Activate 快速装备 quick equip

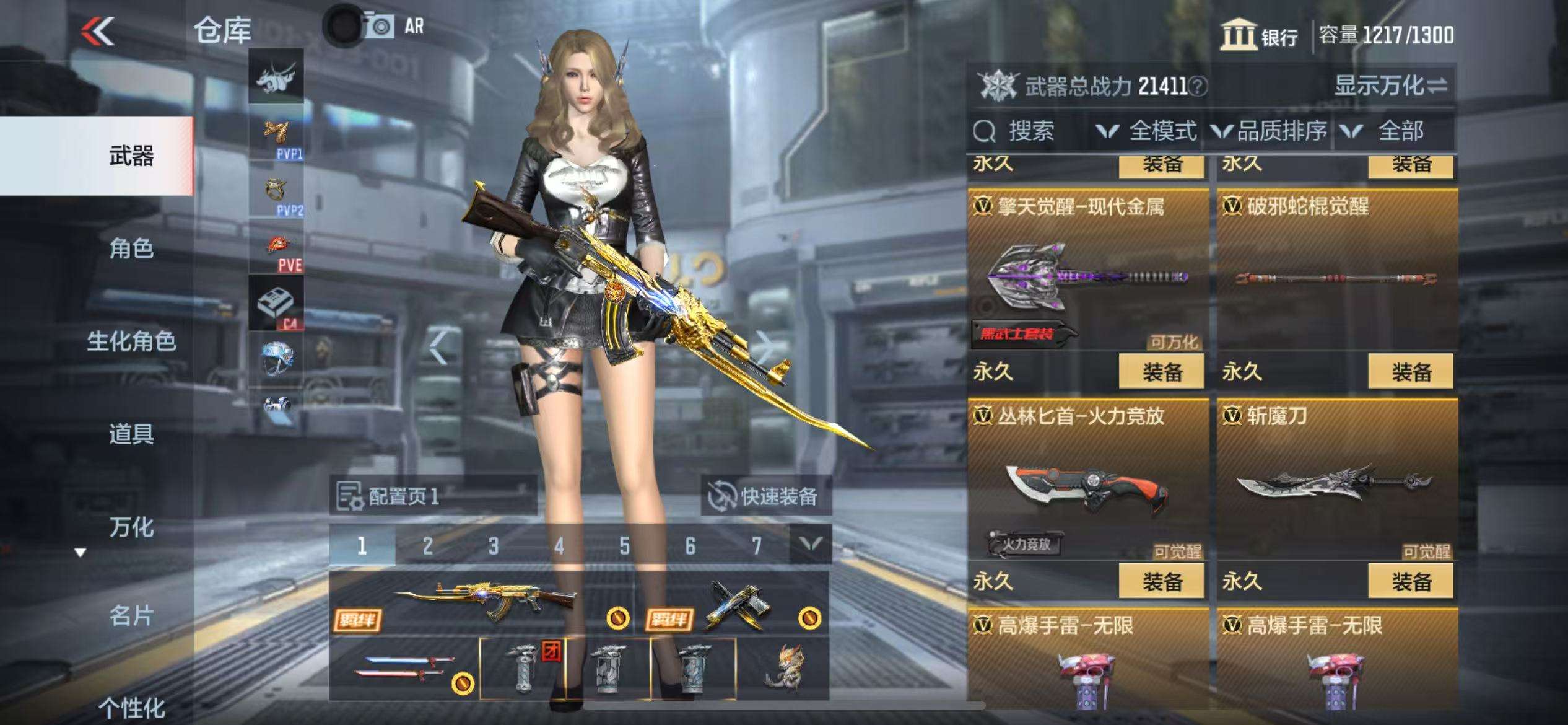coord(765,496)
